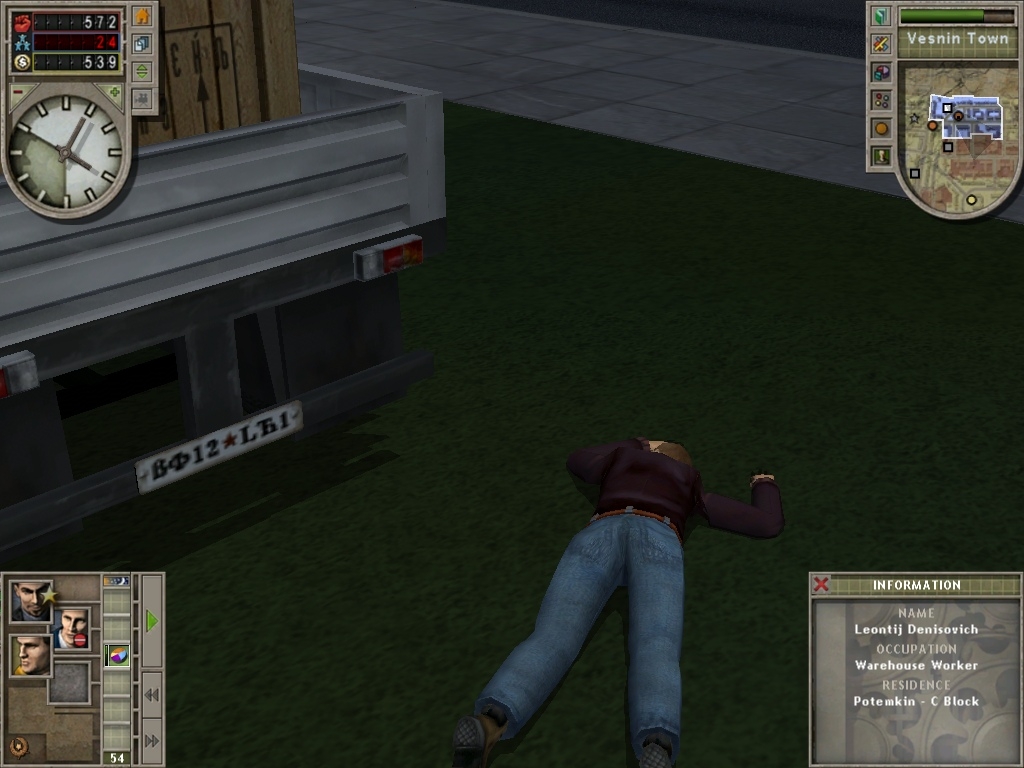This screenshot has height=768, width=1024.
Task: Open the stacked documents icon button
Action: pyautogui.click(x=142, y=45)
